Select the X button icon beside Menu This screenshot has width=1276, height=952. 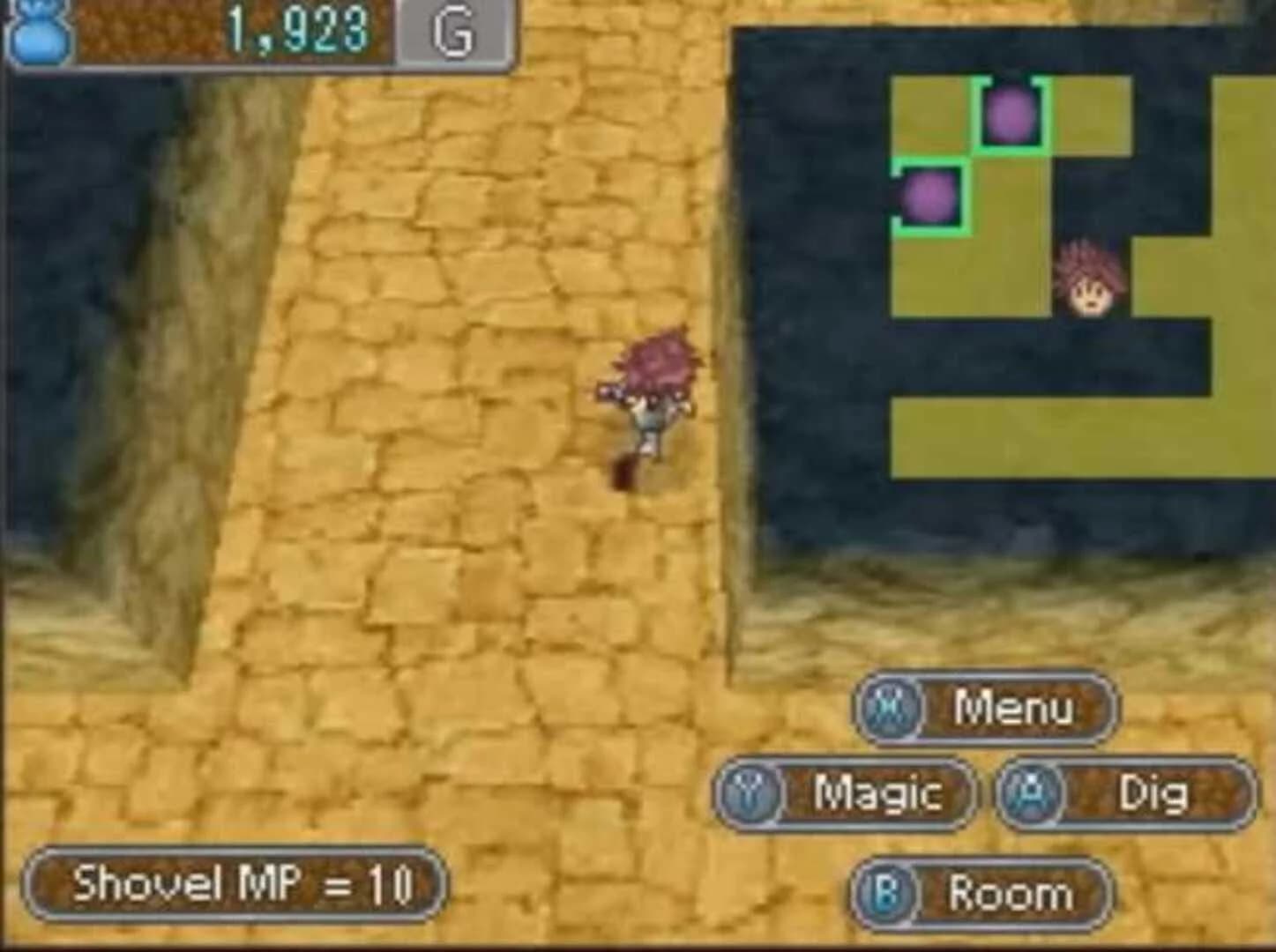click(x=888, y=708)
